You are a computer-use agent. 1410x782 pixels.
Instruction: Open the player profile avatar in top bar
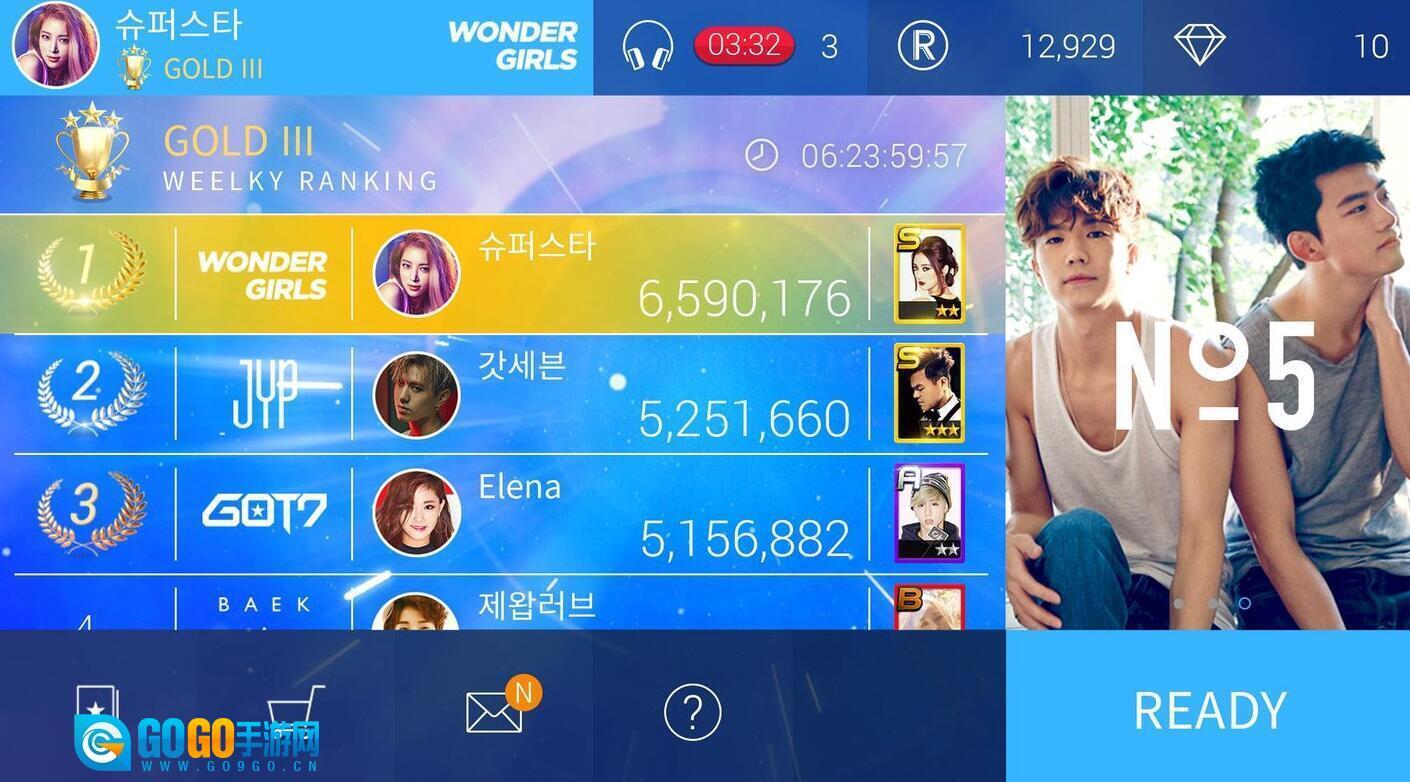click(x=56, y=46)
